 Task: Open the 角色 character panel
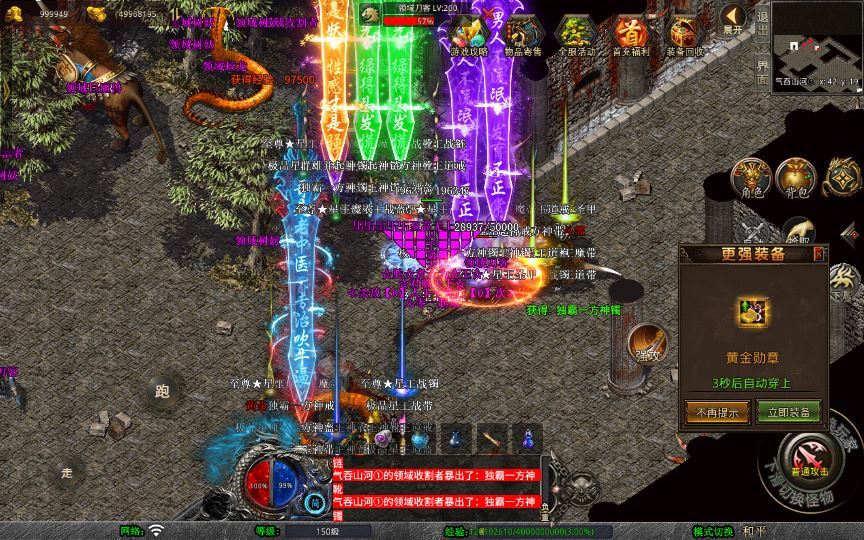point(749,176)
